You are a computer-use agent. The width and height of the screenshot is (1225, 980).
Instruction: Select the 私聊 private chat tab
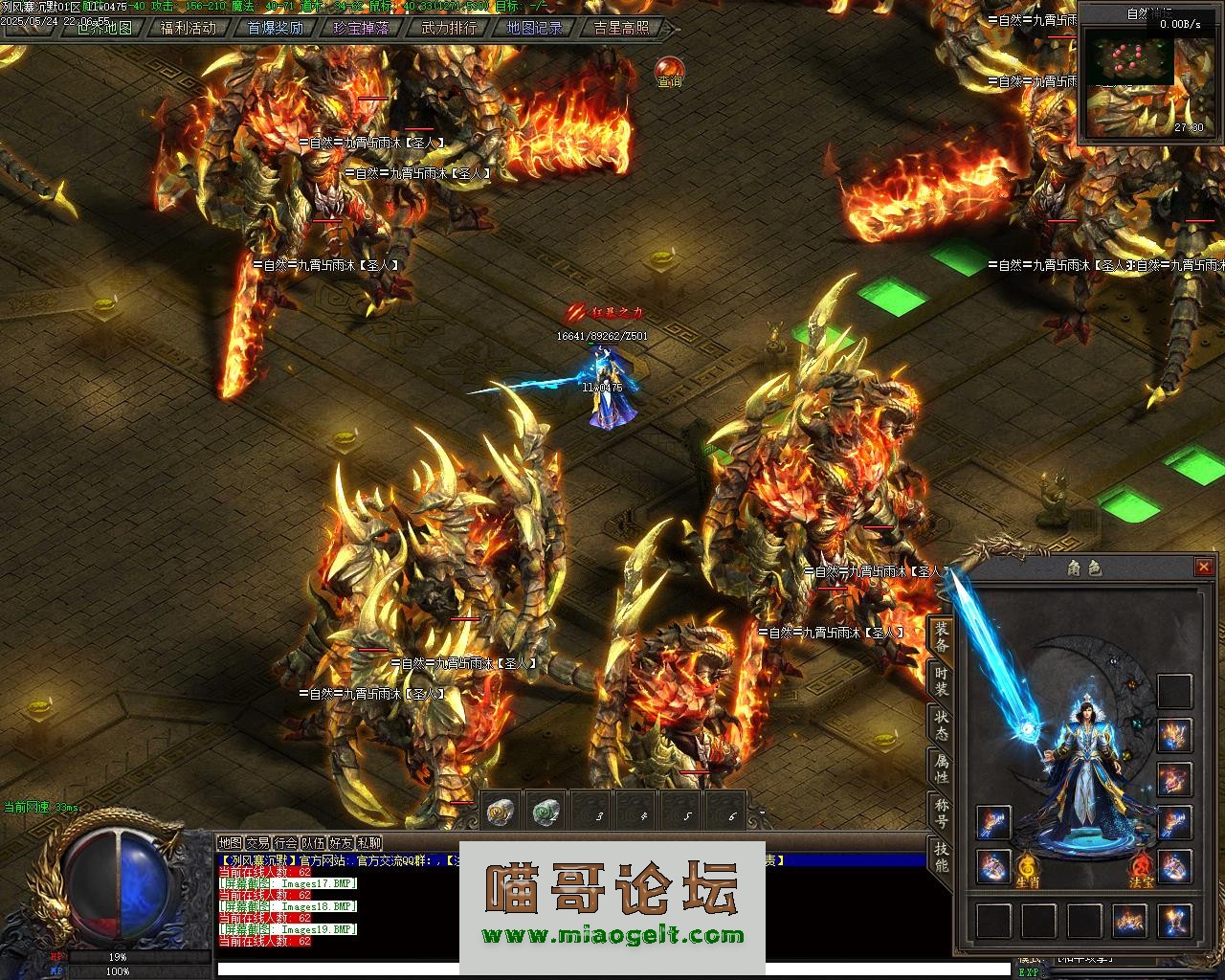click(x=369, y=843)
